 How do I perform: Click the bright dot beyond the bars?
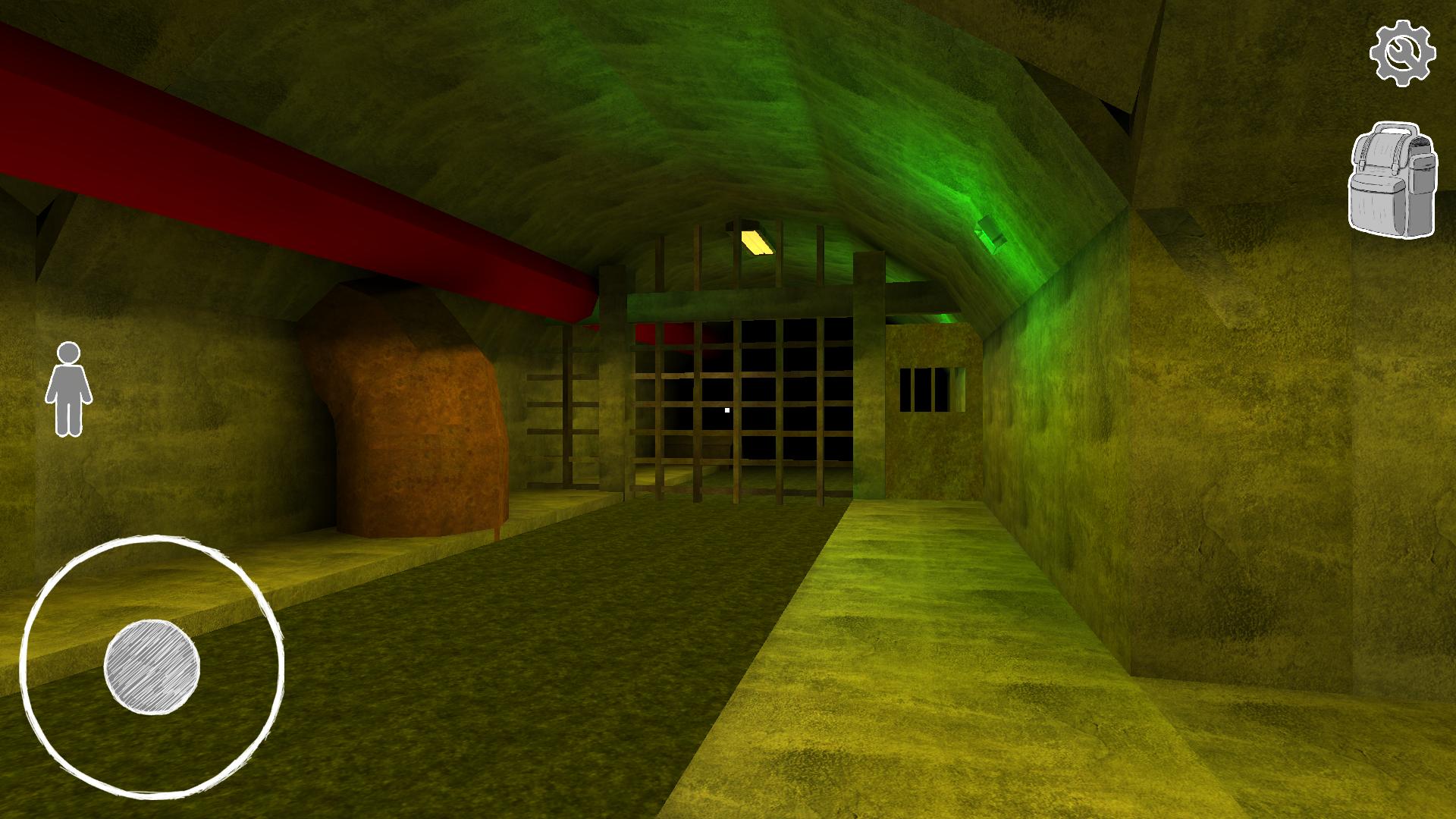tap(726, 408)
